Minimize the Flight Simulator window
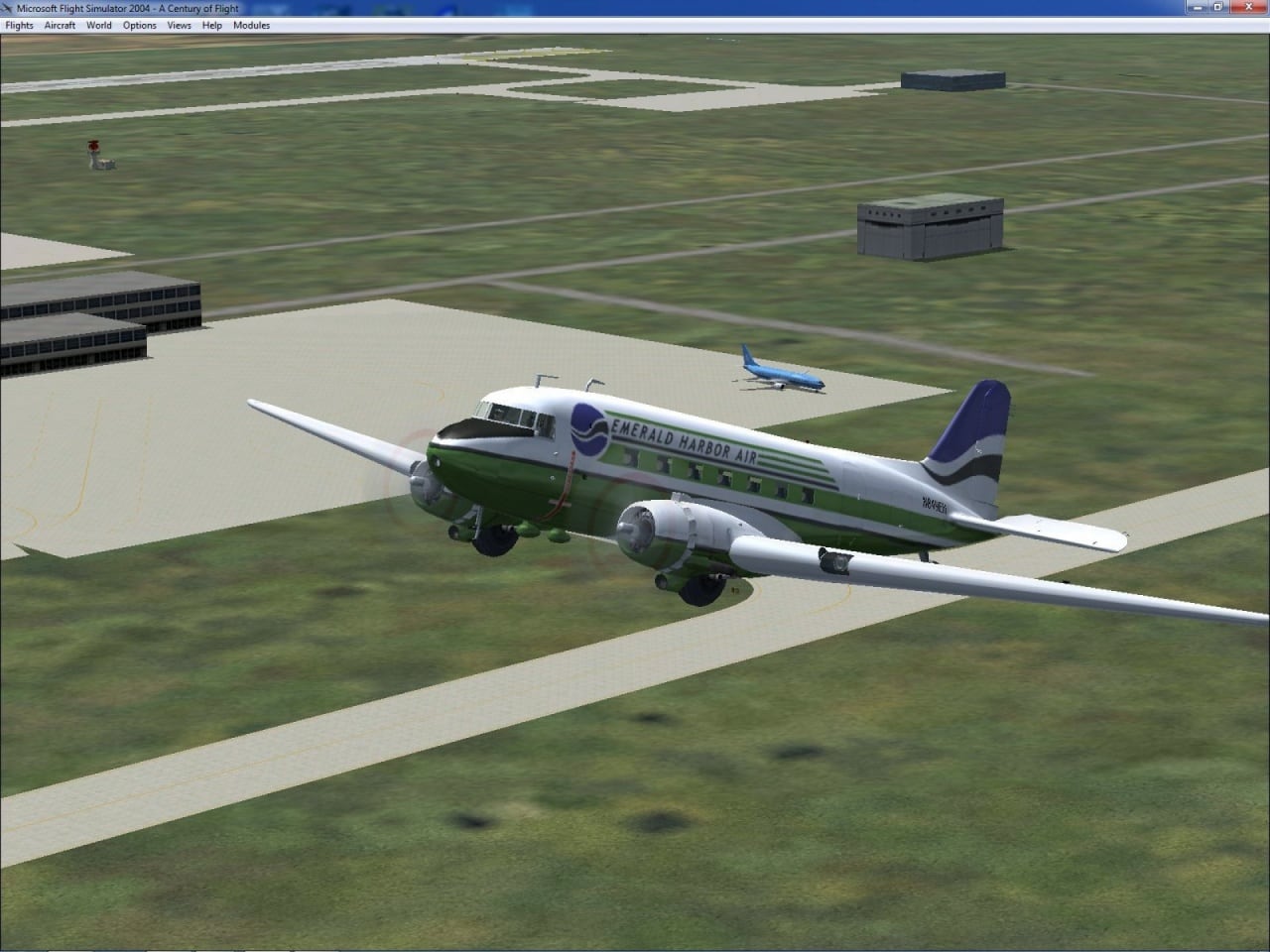This screenshot has height=952, width=1270. (1198, 7)
